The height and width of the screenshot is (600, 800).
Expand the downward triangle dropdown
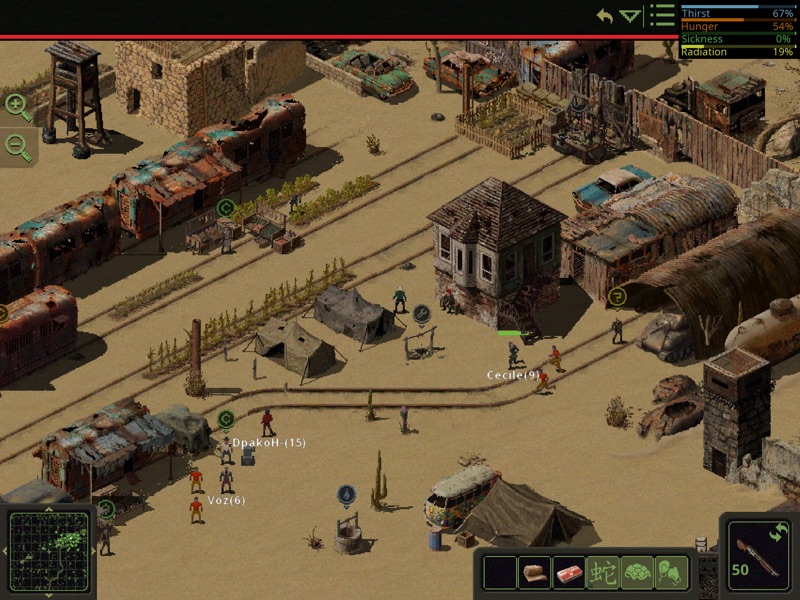coord(629,16)
